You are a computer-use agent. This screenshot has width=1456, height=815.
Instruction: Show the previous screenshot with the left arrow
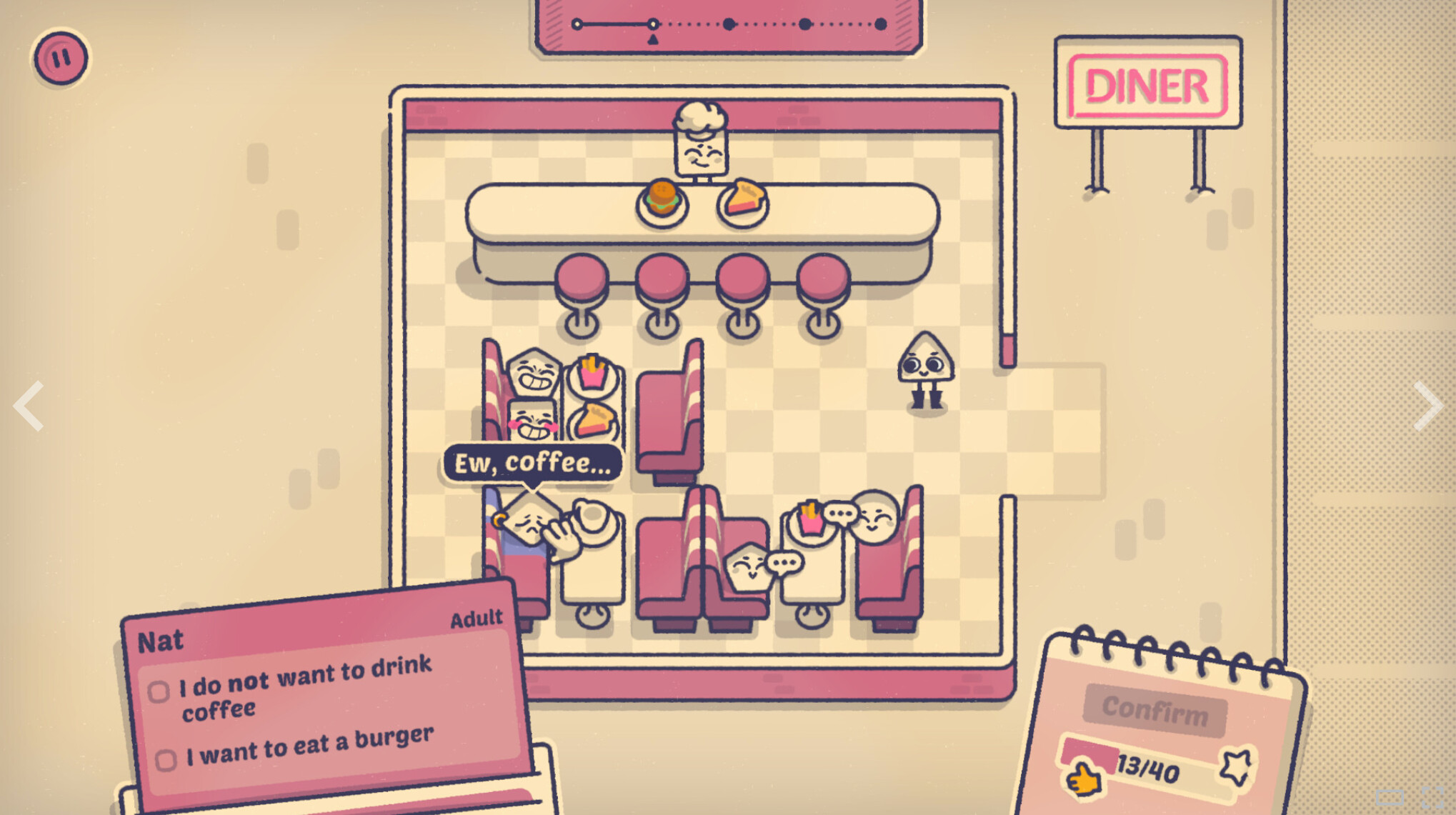click(29, 406)
